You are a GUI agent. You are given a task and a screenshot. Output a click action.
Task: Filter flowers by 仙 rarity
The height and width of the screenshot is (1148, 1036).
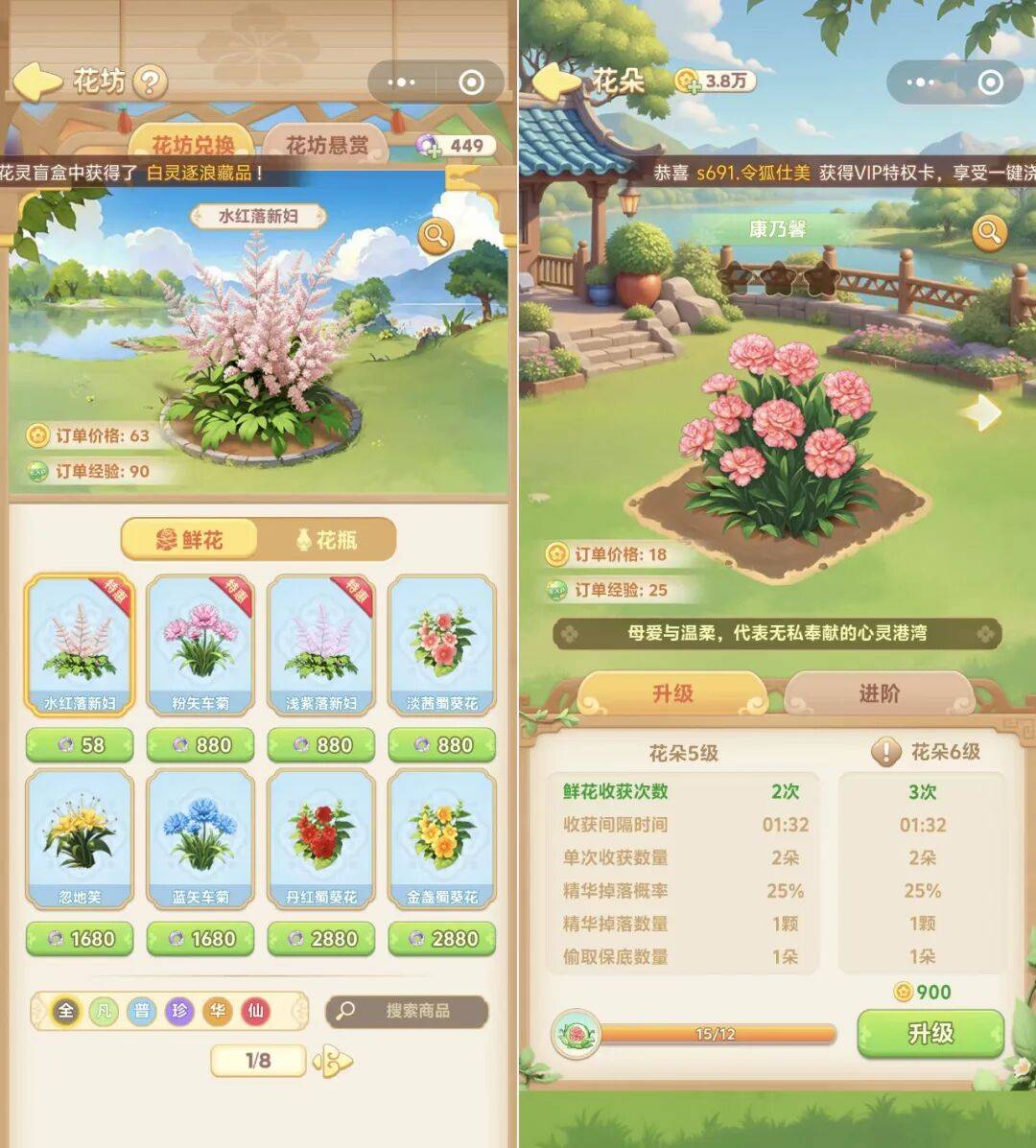pyautogui.click(x=255, y=1011)
